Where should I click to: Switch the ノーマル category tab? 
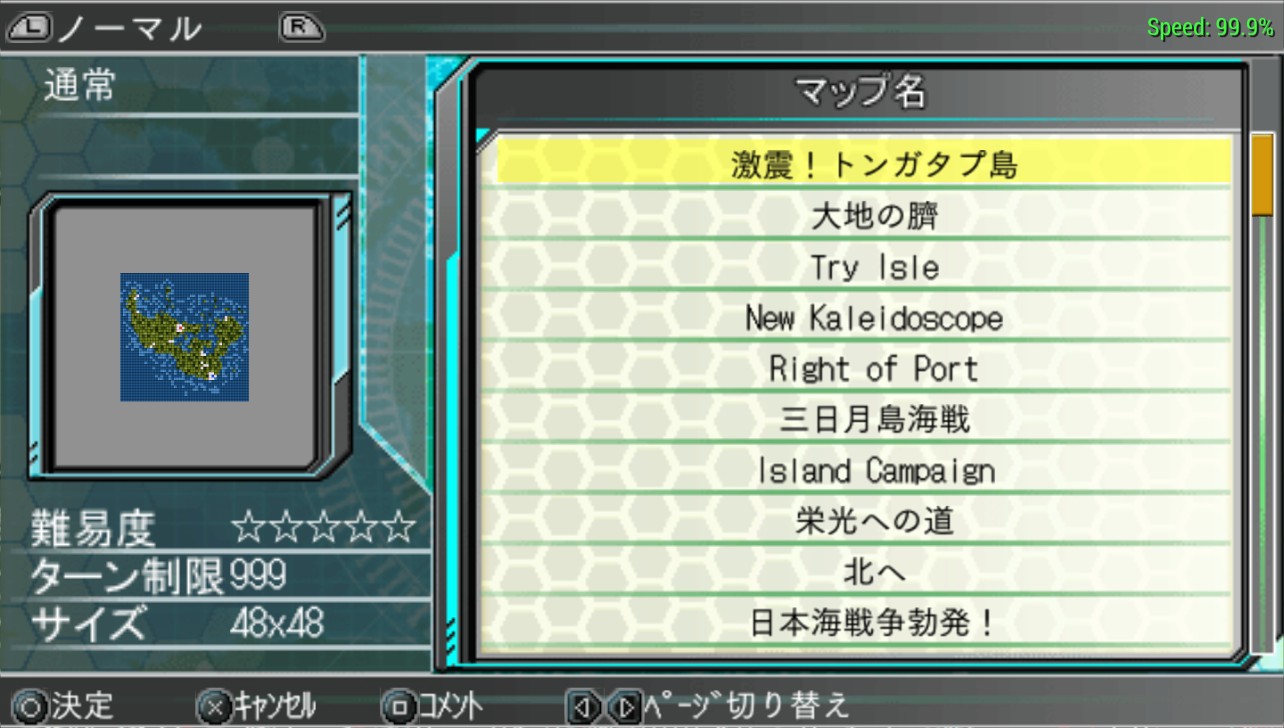tap(128, 28)
